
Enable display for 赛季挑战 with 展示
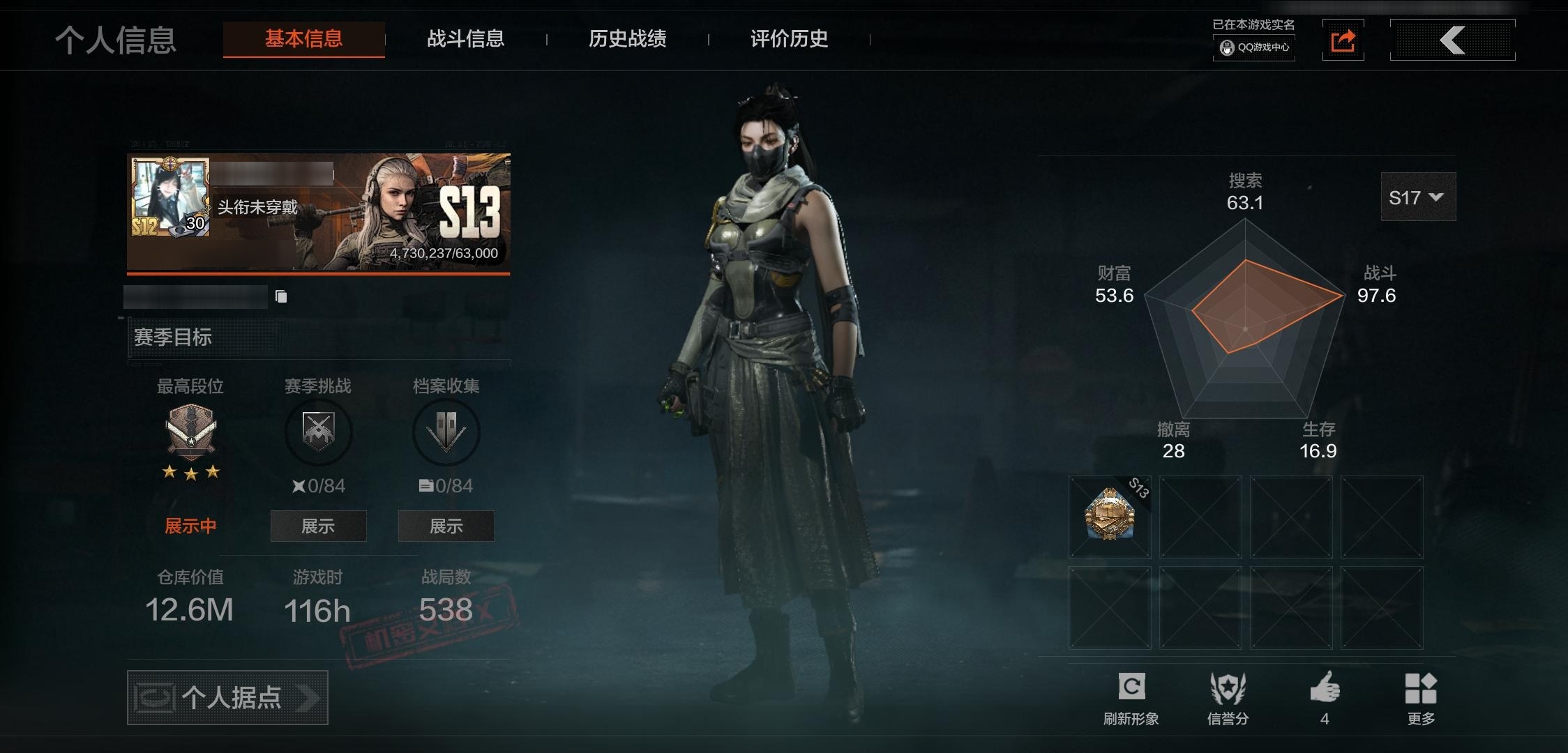tap(318, 526)
